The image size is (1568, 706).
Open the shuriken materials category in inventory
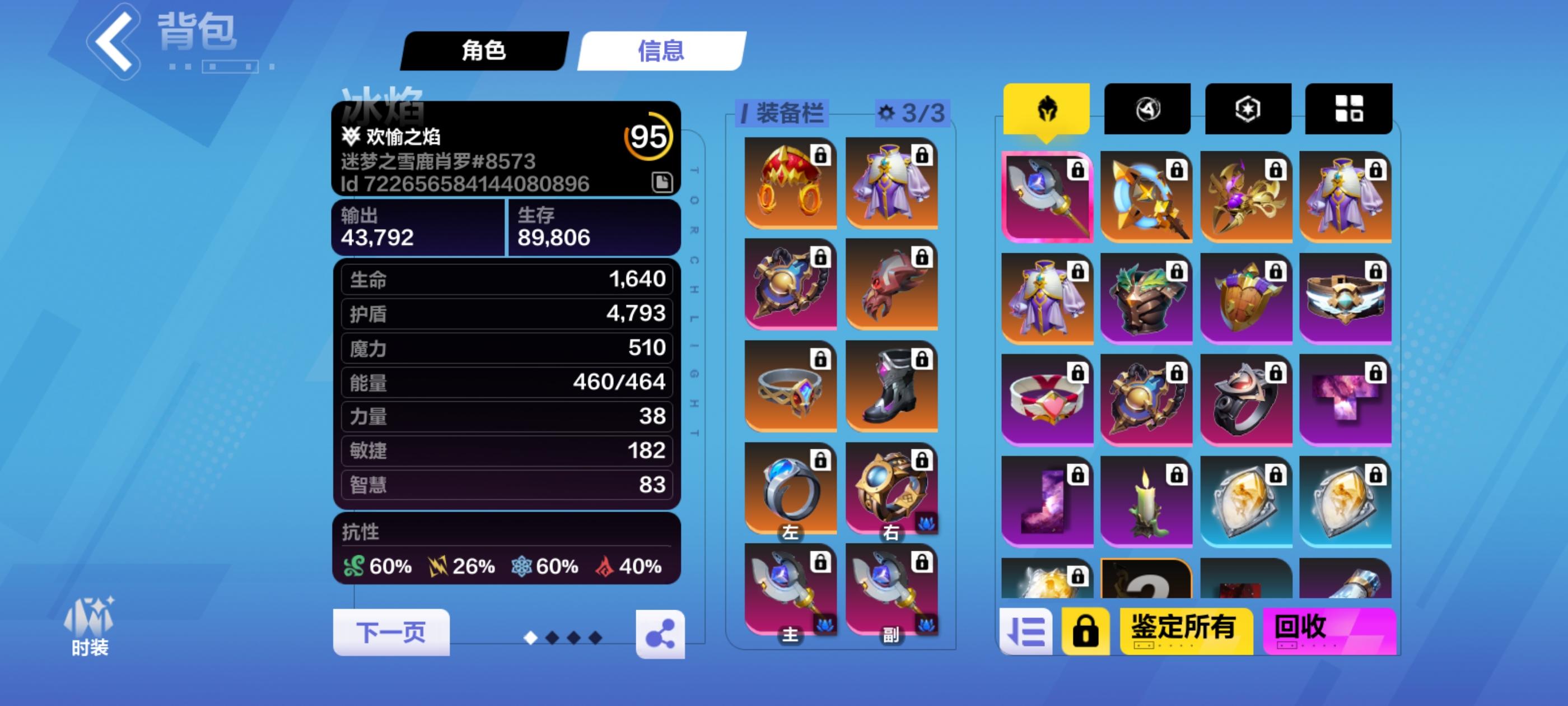[x=1148, y=109]
